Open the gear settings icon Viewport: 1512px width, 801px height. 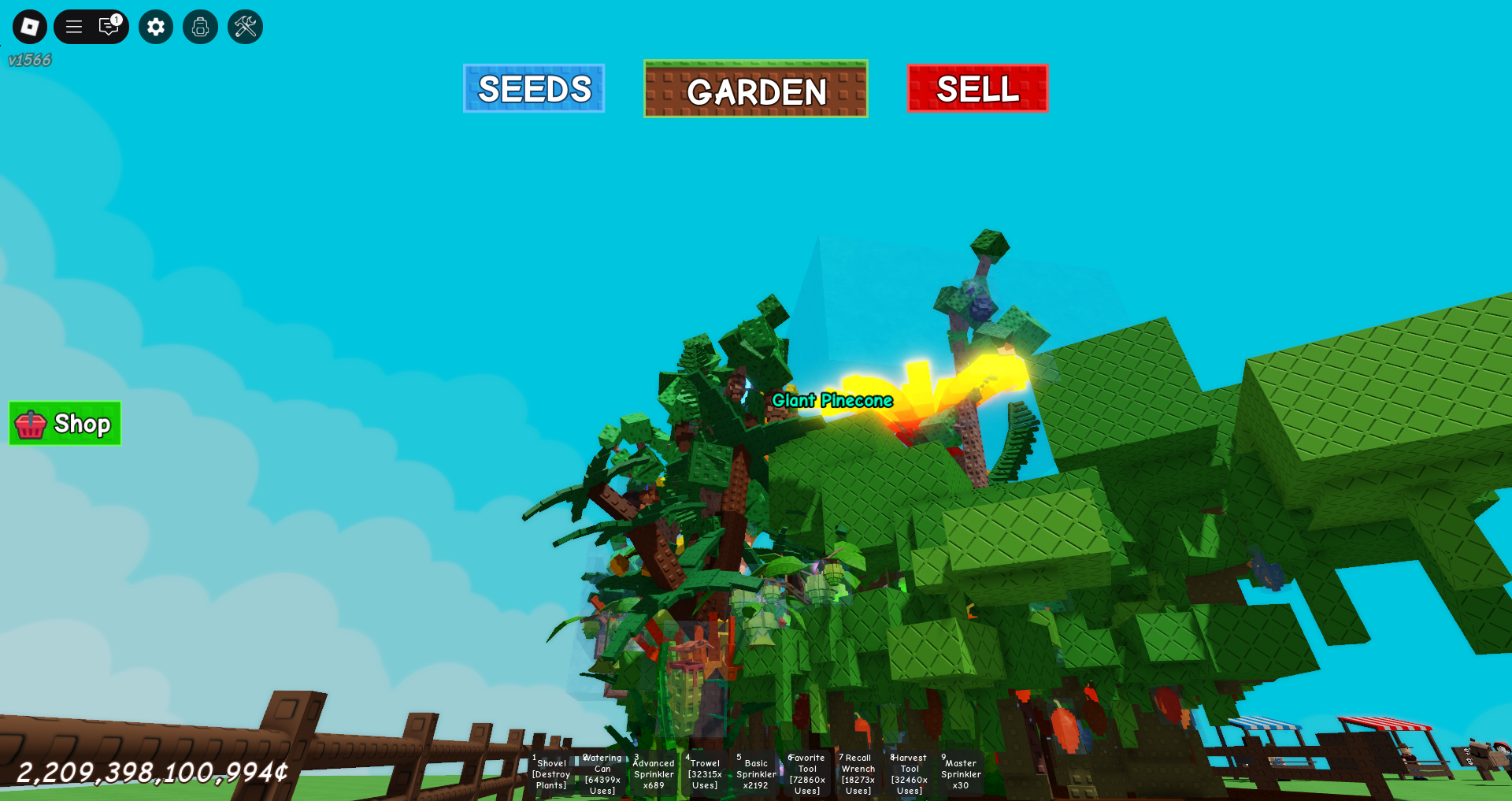click(156, 27)
